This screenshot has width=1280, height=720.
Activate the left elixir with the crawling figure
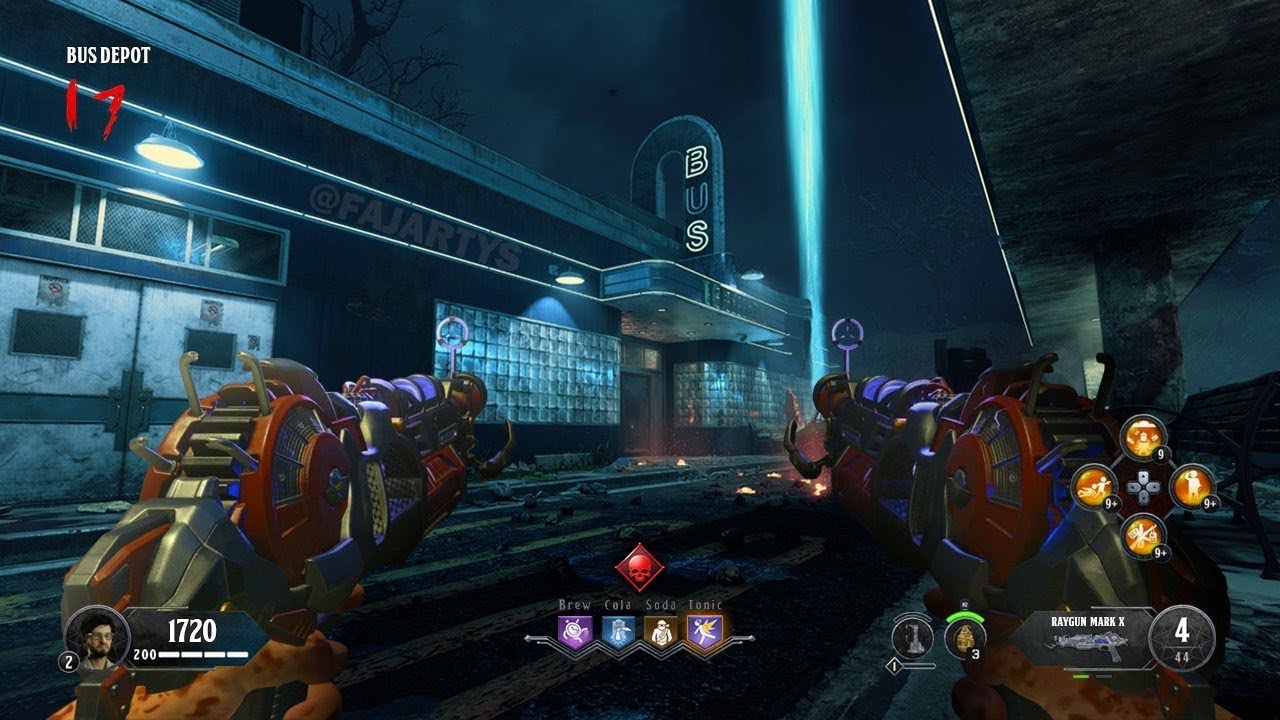1095,487
